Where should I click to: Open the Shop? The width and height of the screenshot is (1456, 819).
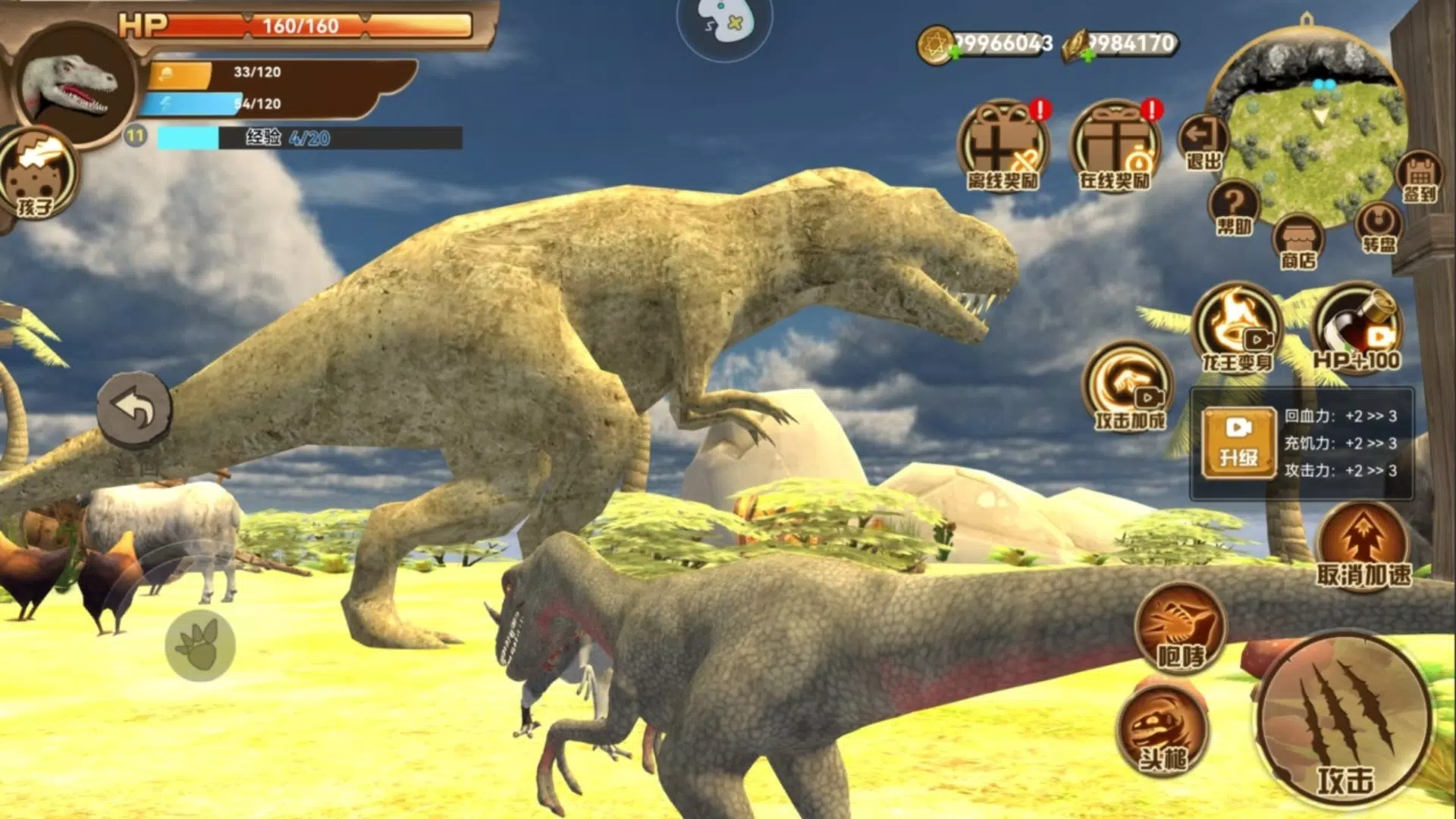coord(1298,241)
